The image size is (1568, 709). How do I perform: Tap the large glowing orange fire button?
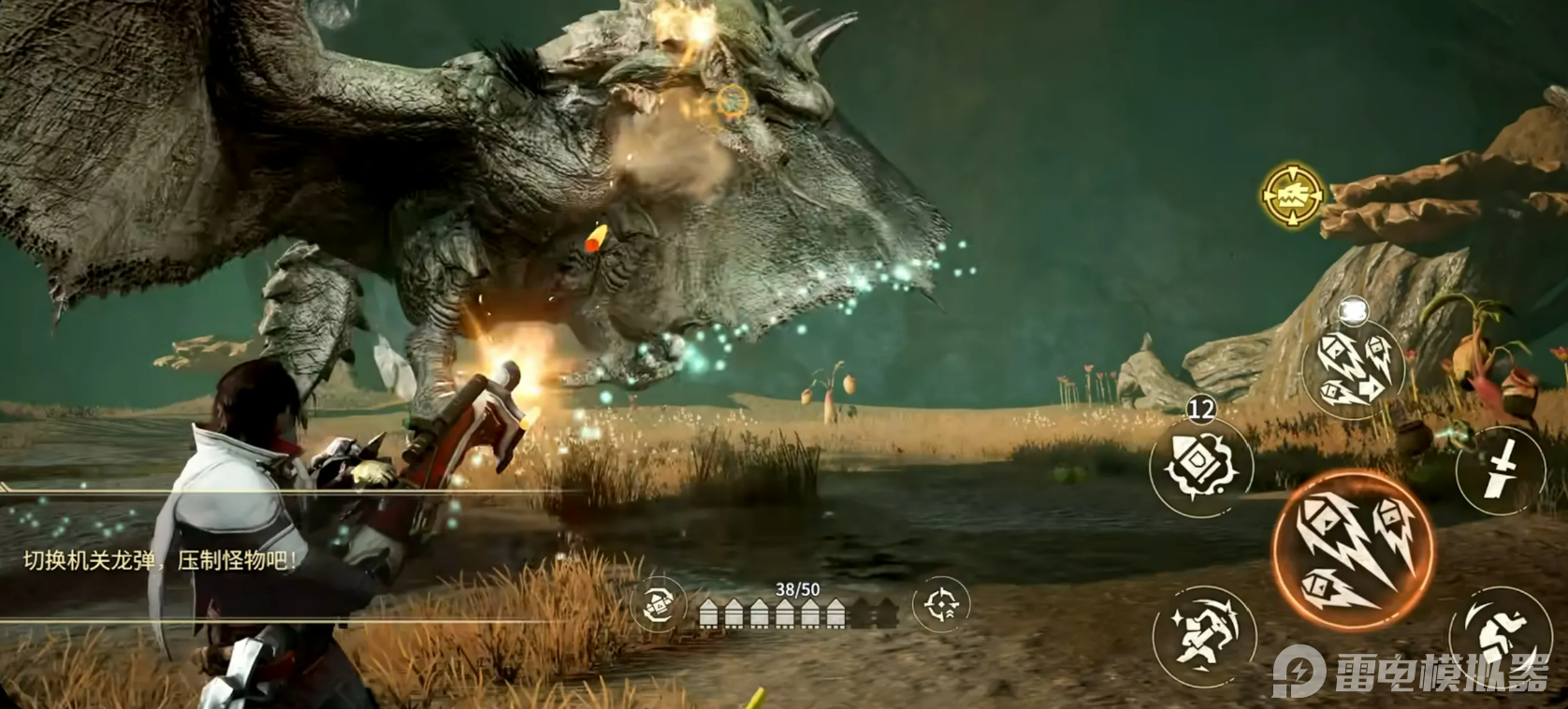click(x=1352, y=549)
